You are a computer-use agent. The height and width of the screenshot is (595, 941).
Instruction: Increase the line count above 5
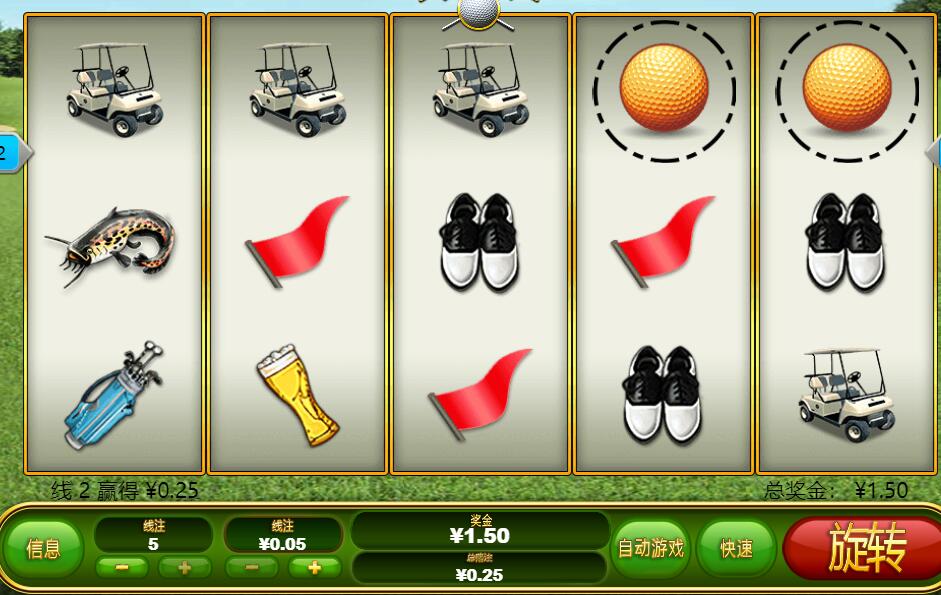coord(184,568)
